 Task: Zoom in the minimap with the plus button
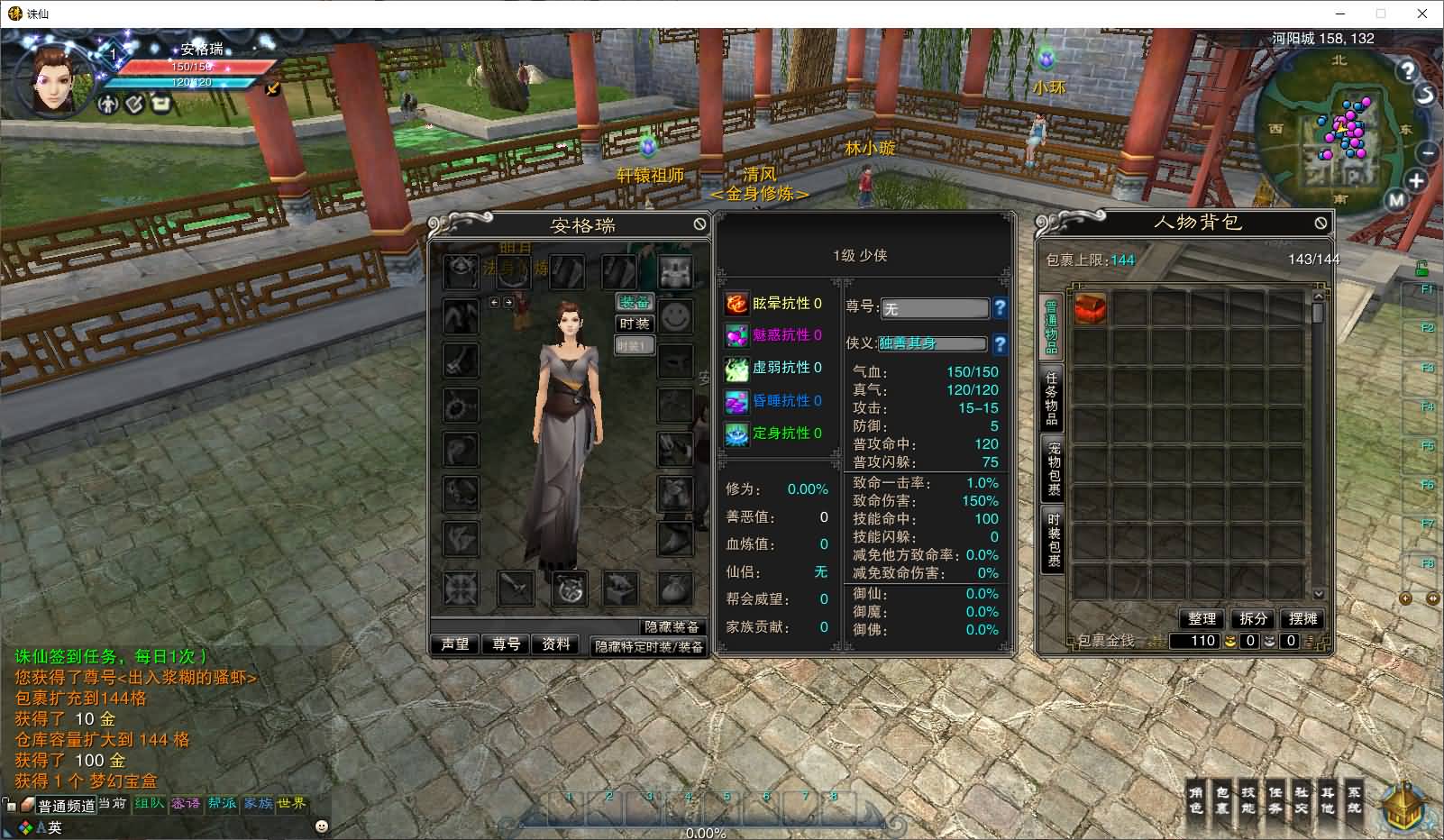(1416, 180)
